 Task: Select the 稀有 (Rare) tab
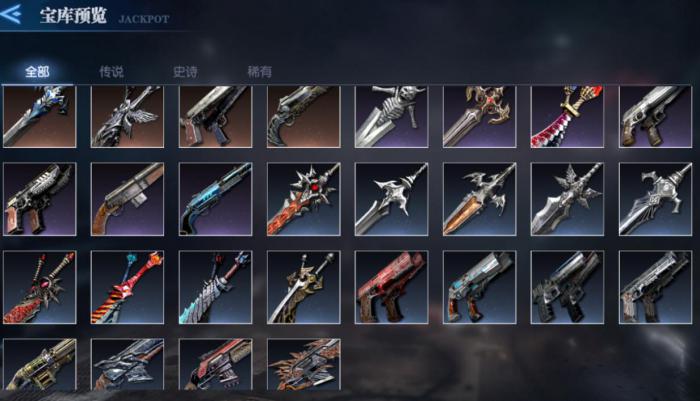point(259,72)
